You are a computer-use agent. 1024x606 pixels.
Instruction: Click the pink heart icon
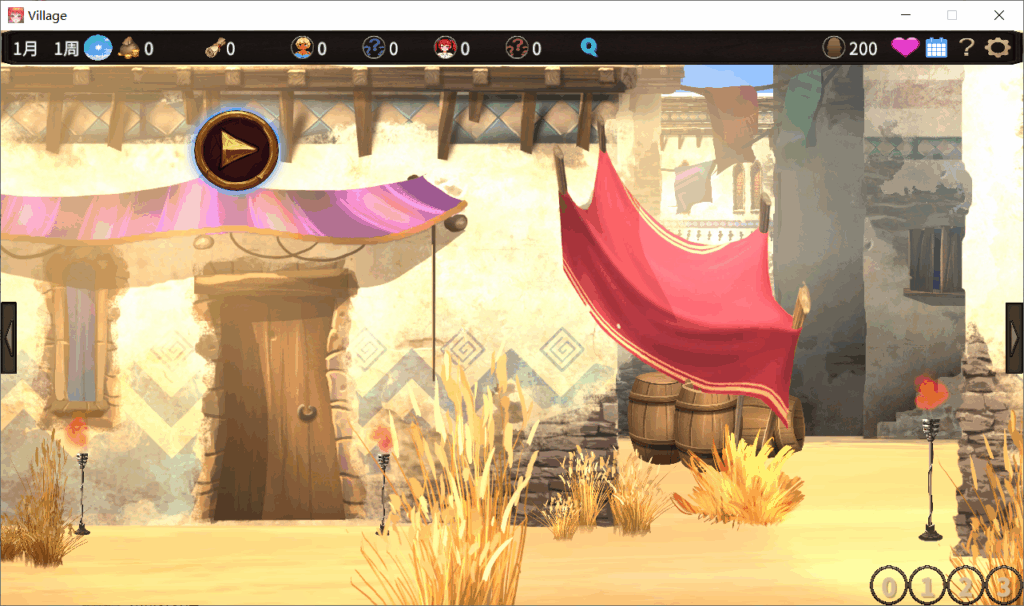905,47
